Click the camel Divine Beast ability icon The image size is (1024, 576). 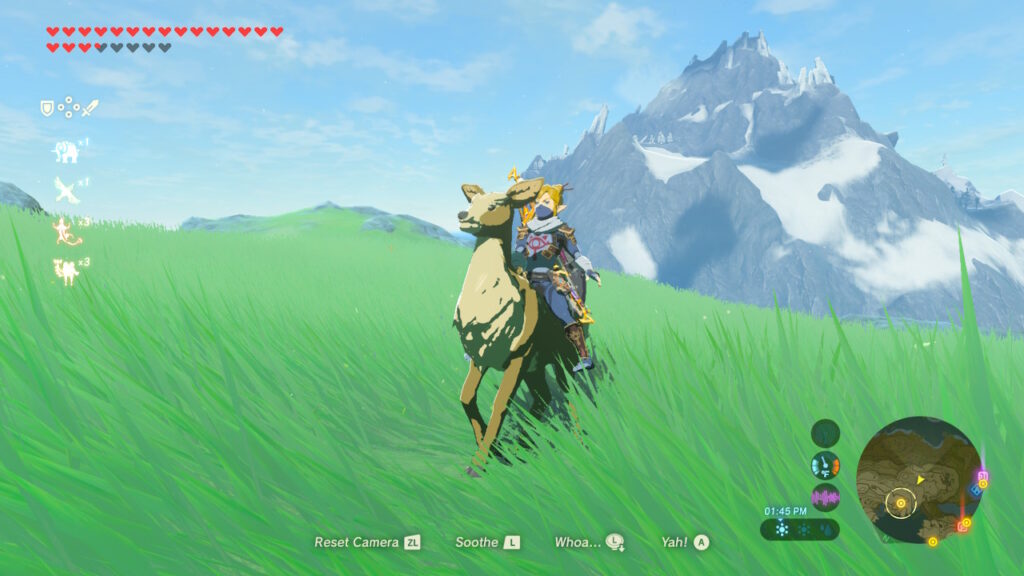click(67, 271)
